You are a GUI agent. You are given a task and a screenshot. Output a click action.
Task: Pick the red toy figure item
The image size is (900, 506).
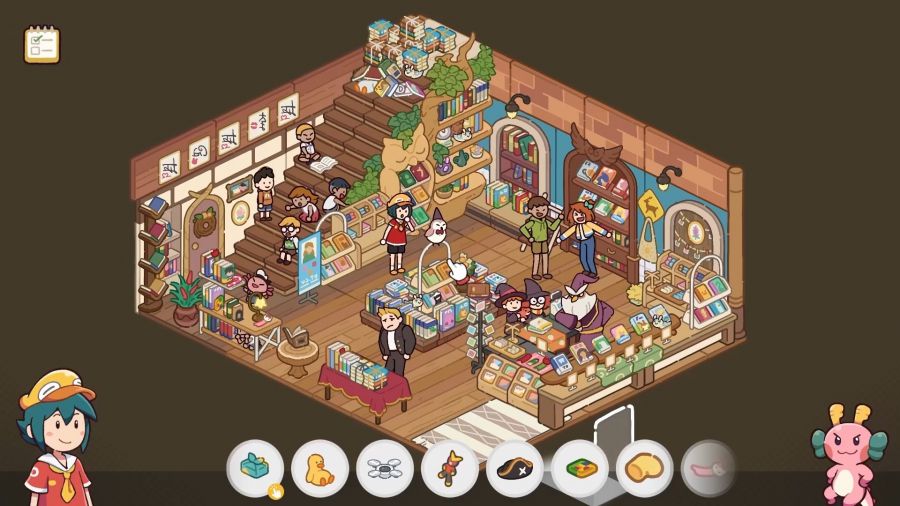450,468
